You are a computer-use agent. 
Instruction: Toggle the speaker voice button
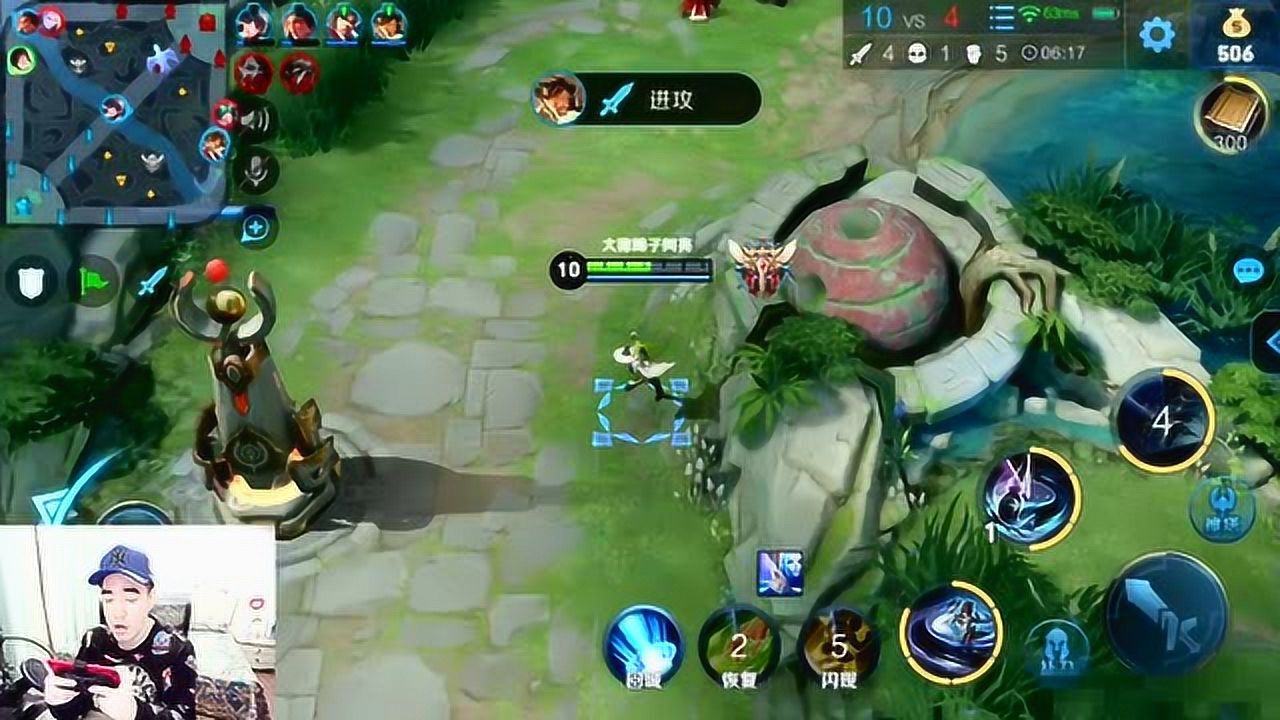(x=256, y=120)
